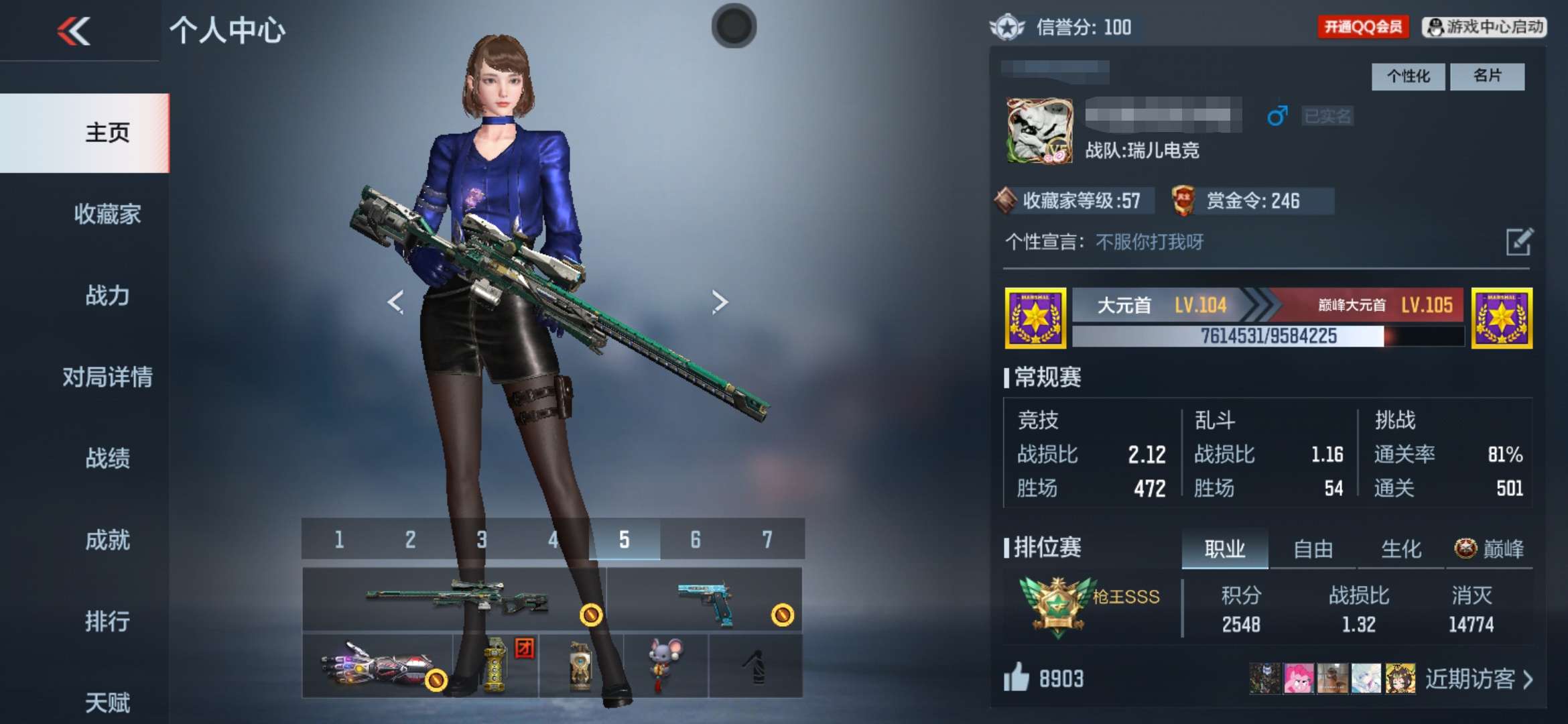Select the green sniper rifle weapon slot
This screenshot has height=724, width=1568.
(456, 599)
